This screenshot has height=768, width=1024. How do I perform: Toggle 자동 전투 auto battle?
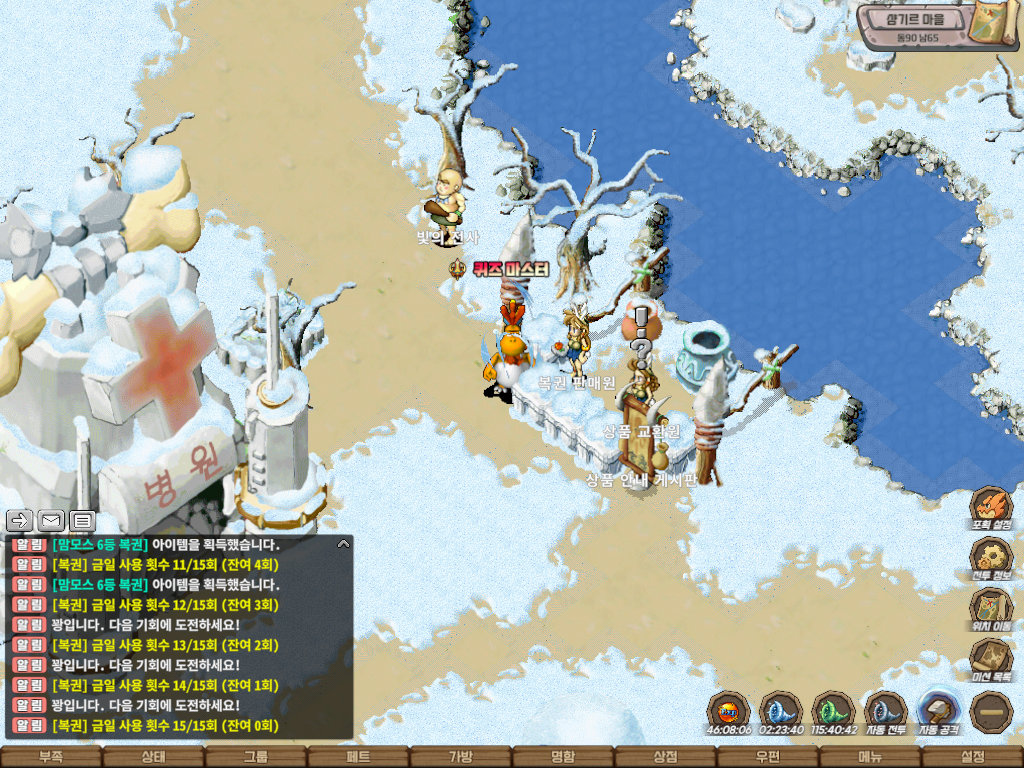coord(885,712)
